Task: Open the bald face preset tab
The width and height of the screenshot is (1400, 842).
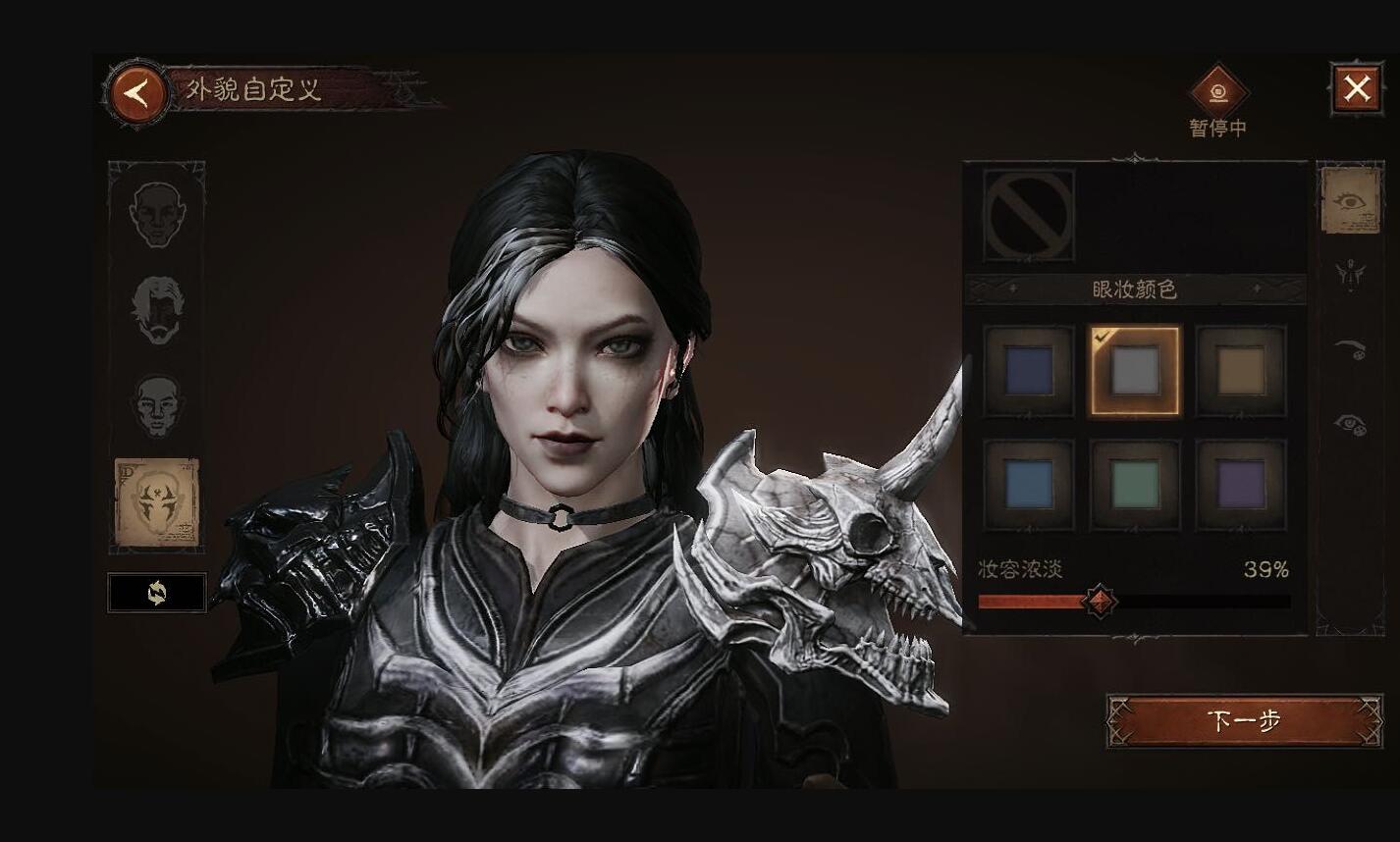Action: click(x=157, y=214)
